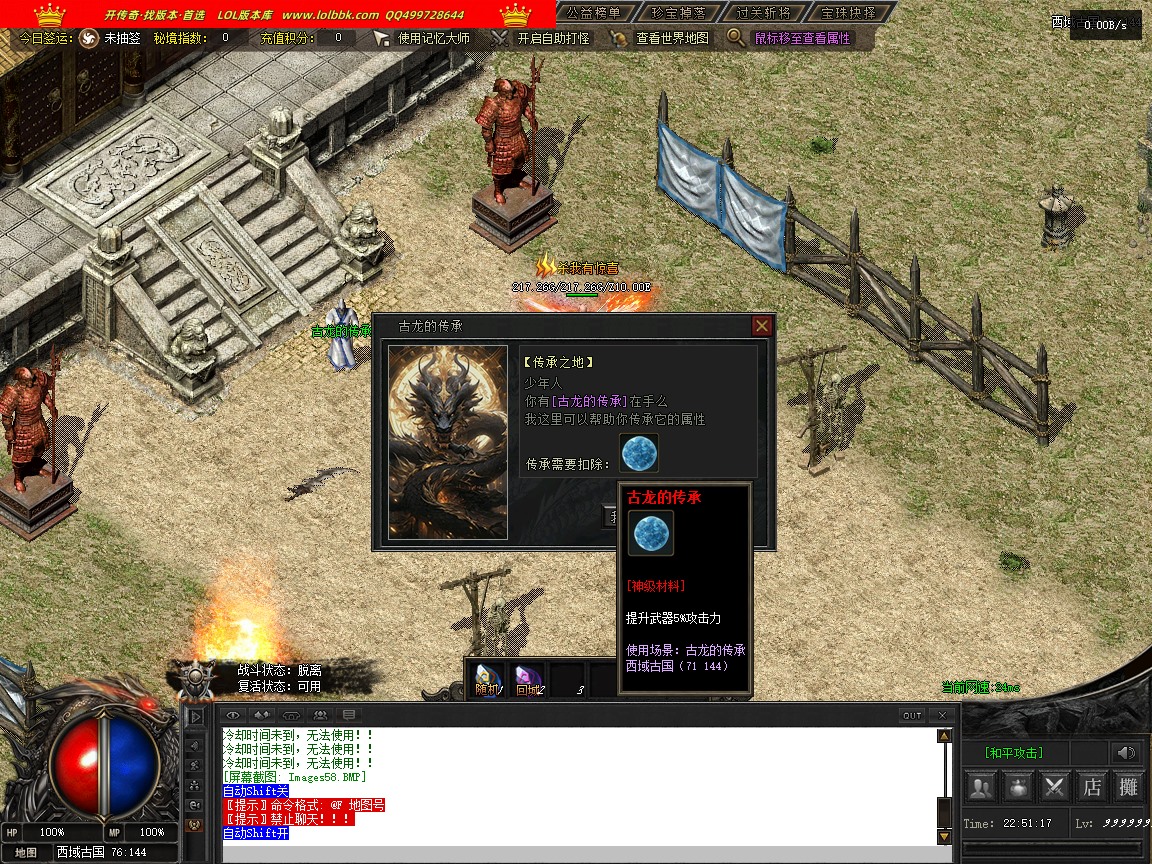Open the 宝珠抉择 orb selection
The image size is (1152, 864).
pos(847,13)
